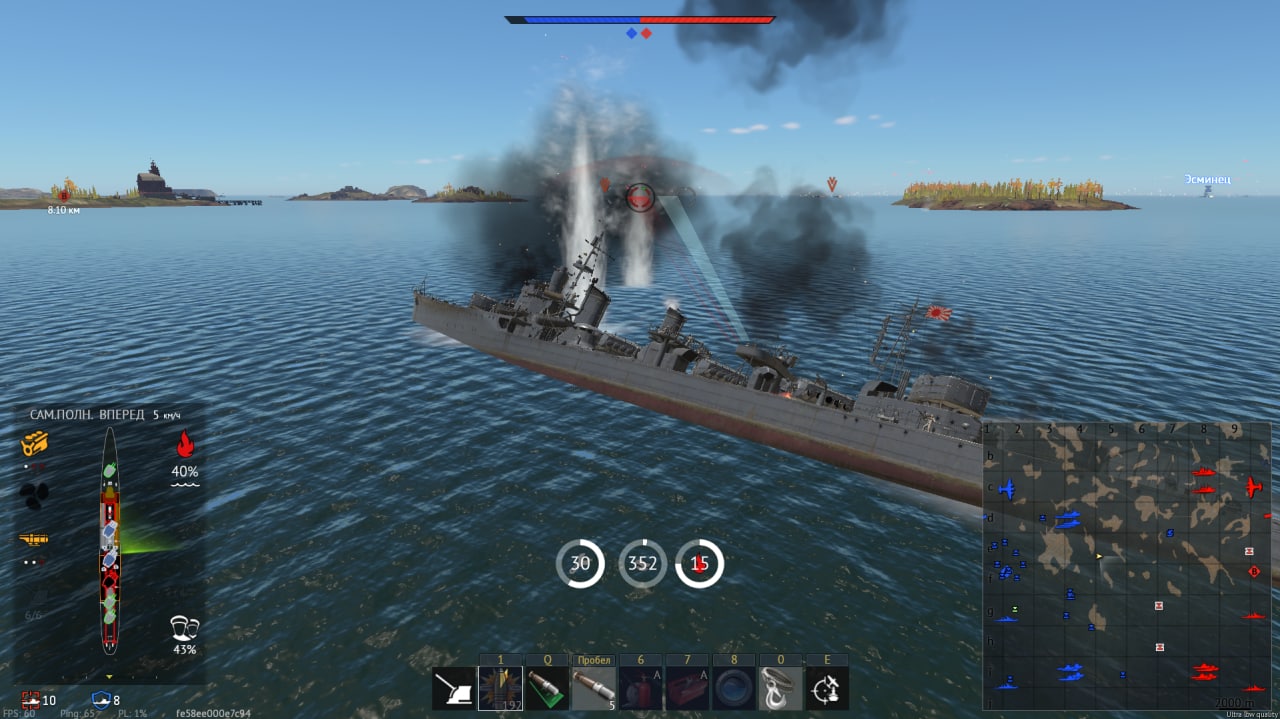The width and height of the screenshot is (1280, 719).
Task: Click the red fire status icon
Action: (185, 444)
